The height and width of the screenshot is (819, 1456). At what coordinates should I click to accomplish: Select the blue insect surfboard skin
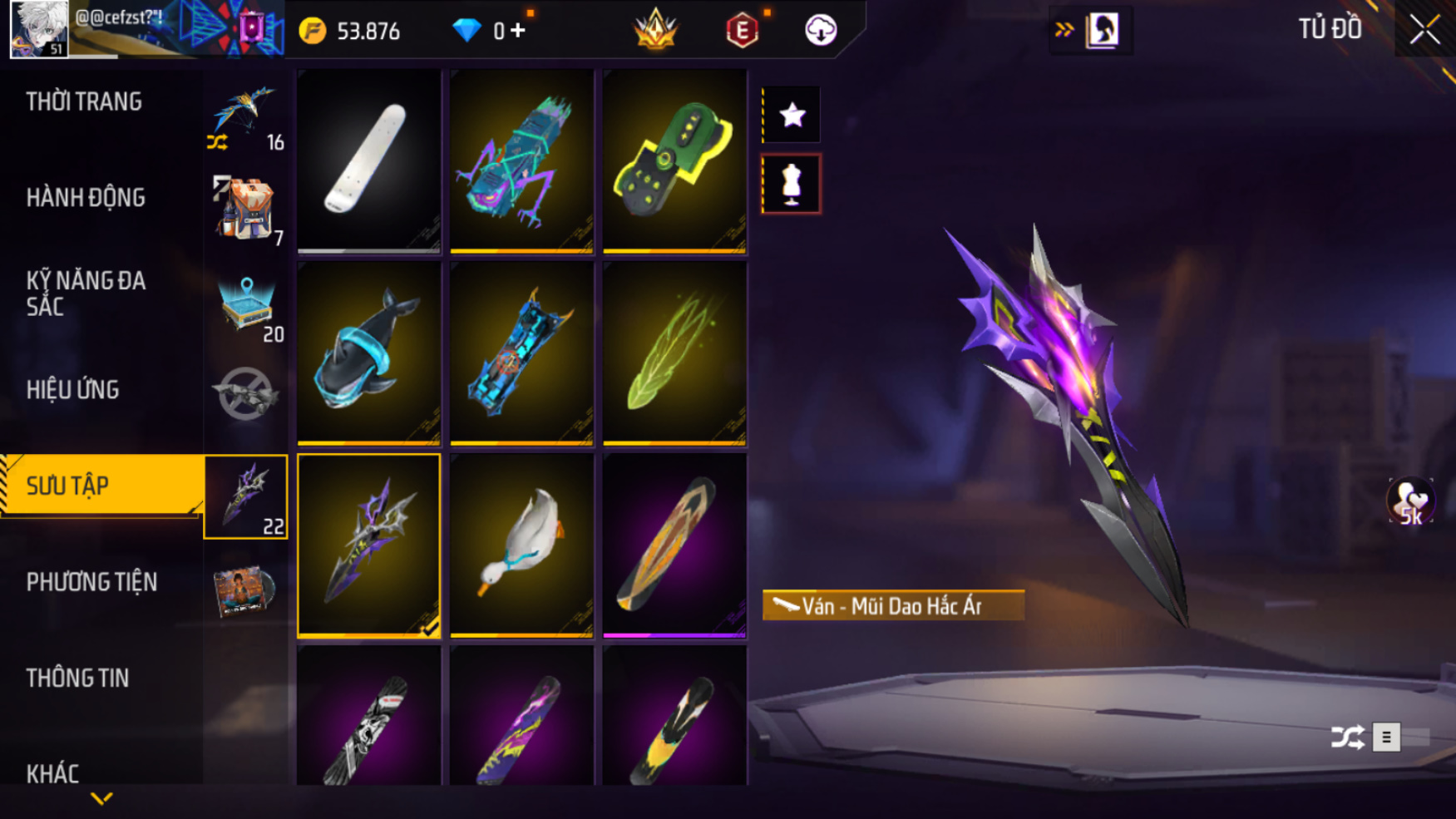point(521,160)
